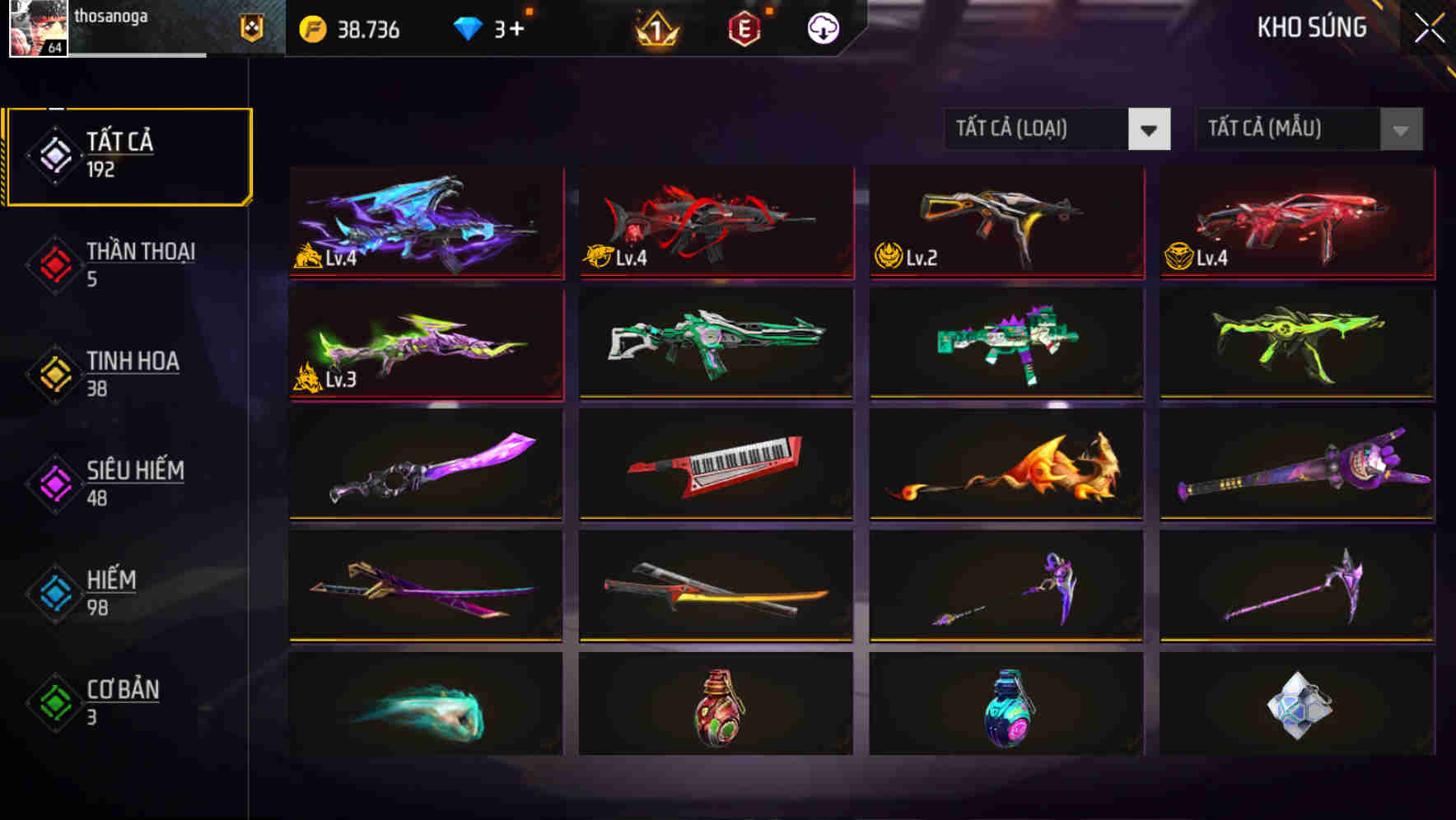Expand the weapon type filter arrow
This screenshot has height=820, width=1456.
click(1149, 129)
